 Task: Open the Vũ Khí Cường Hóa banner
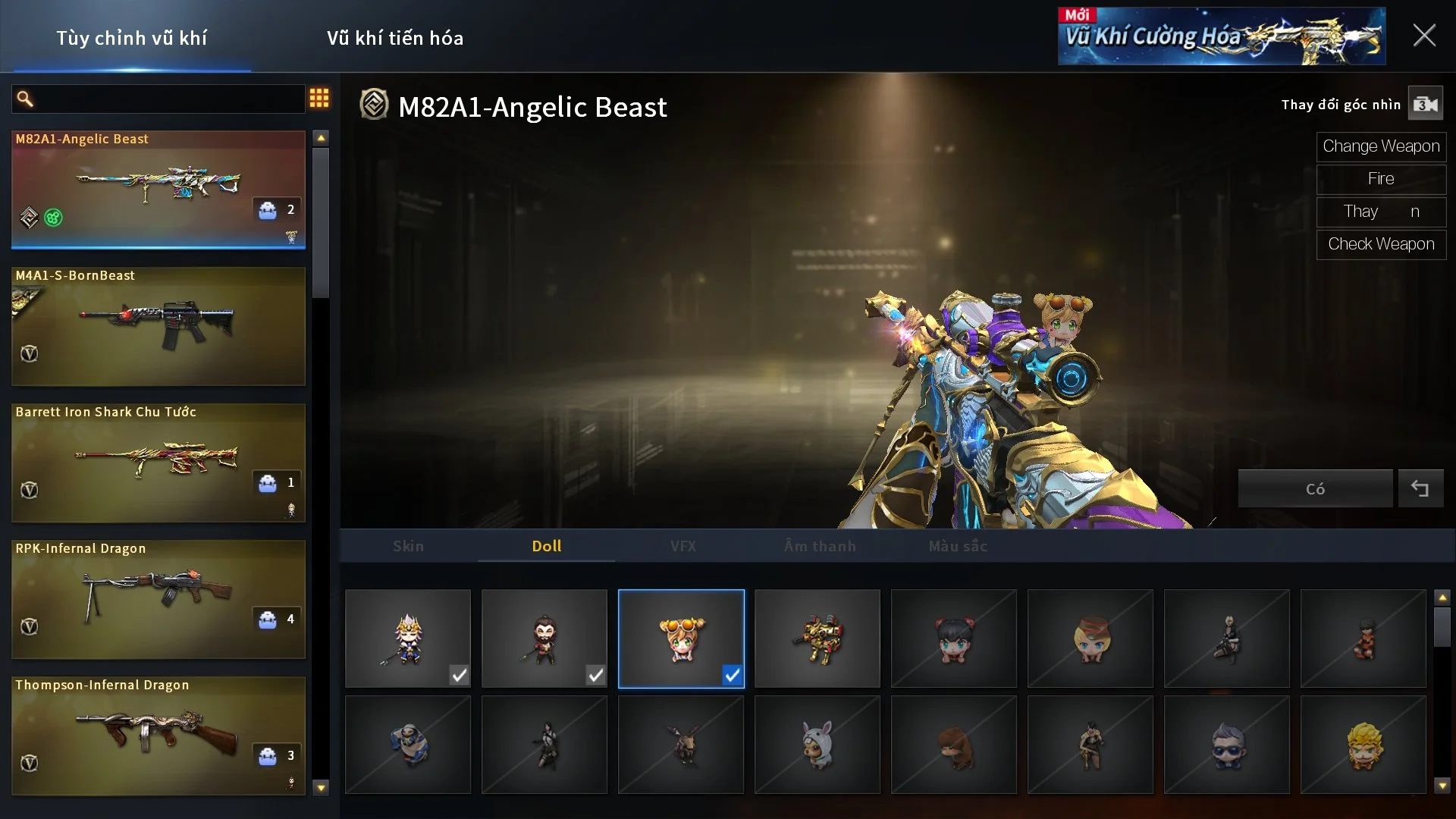pos(1221,36)
